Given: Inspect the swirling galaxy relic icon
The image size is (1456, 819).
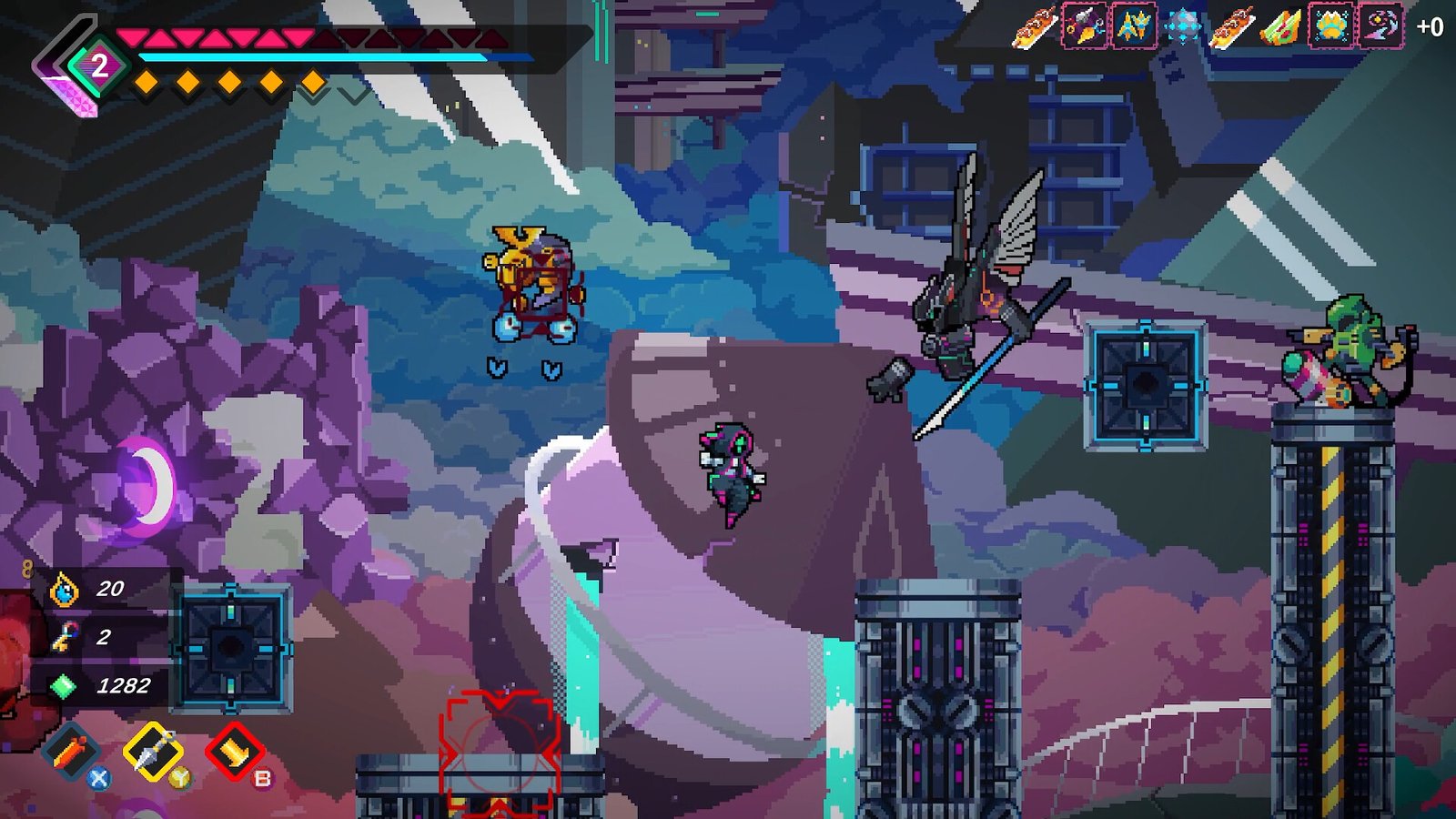Looking at the screenshot, I should tap(1380, 27).
